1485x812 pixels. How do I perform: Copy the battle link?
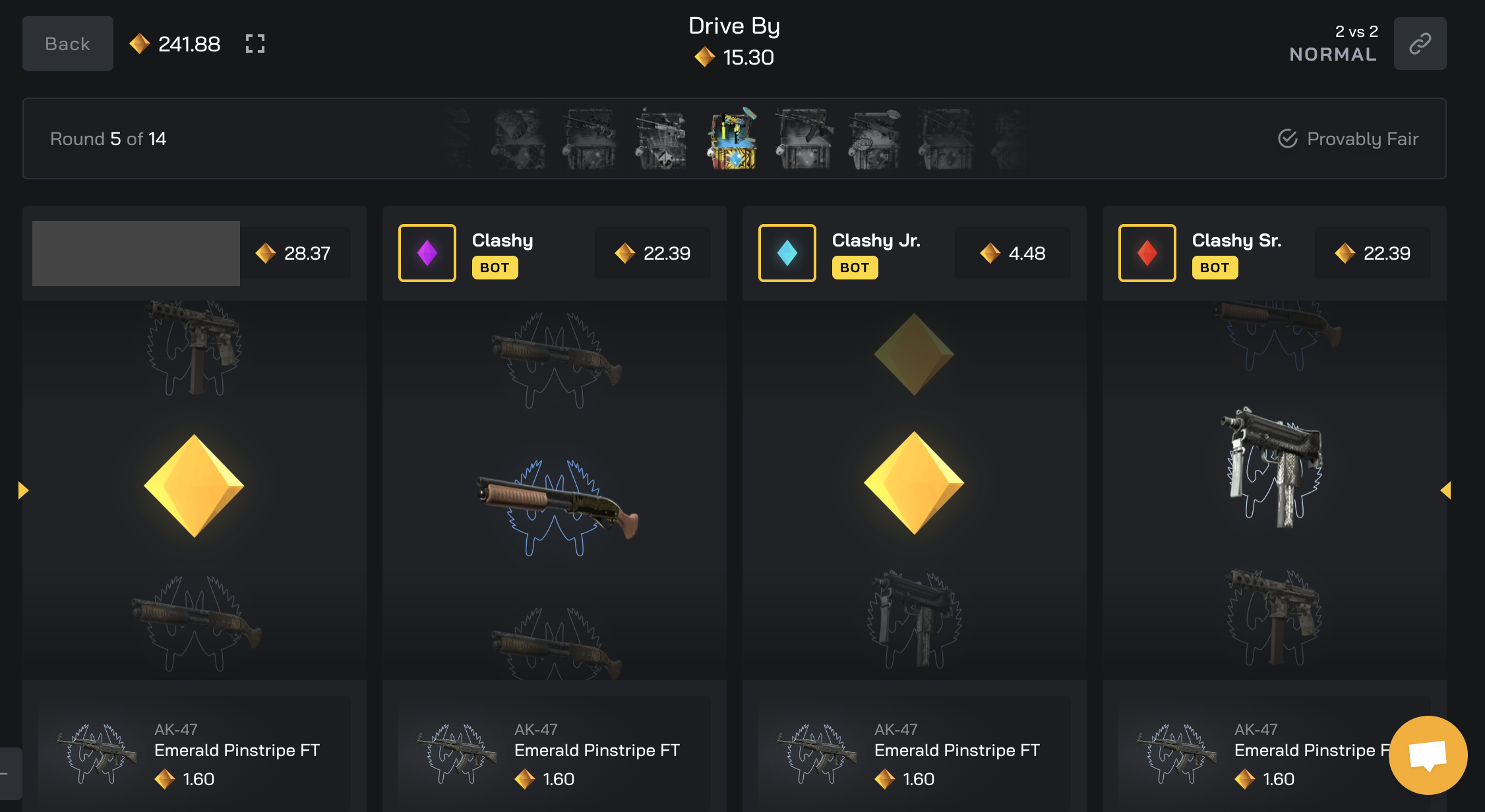1420,43
